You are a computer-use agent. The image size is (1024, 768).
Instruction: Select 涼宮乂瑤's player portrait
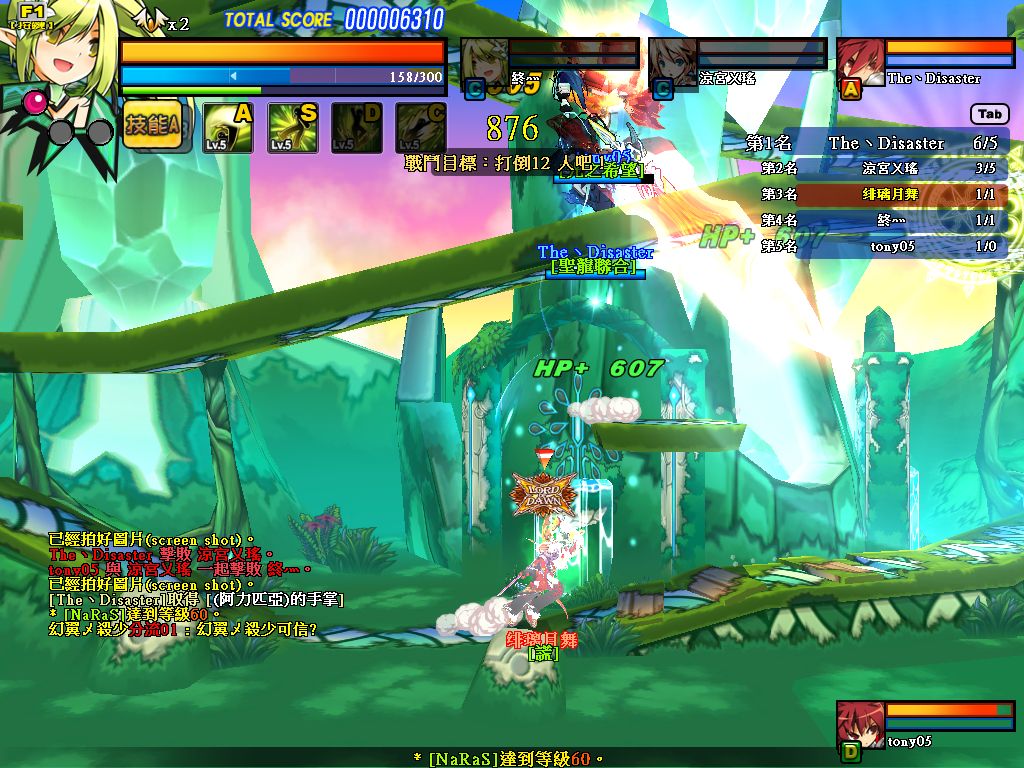[671, 62]
